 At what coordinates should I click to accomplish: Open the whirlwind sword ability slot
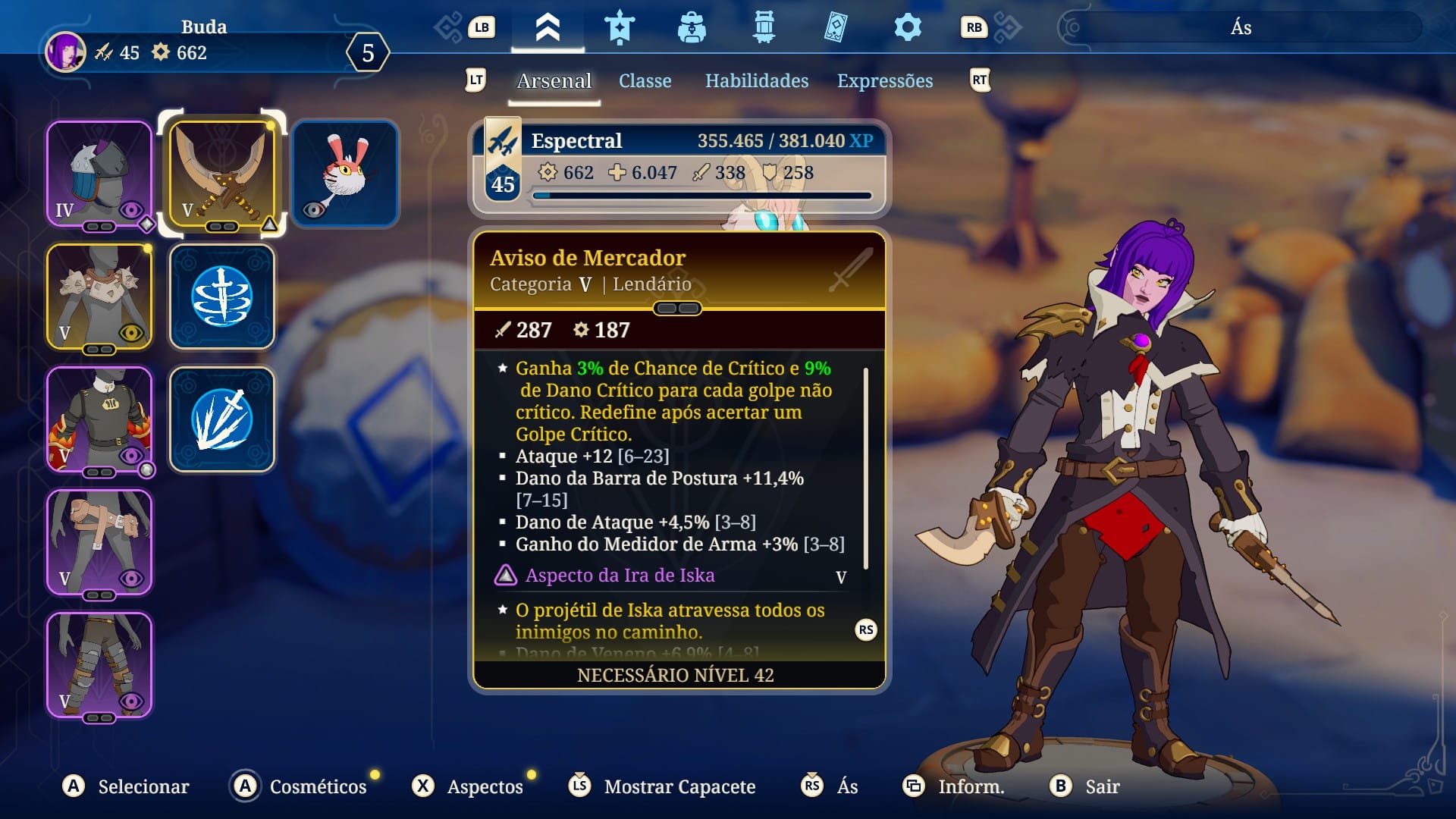coord(221,297)
